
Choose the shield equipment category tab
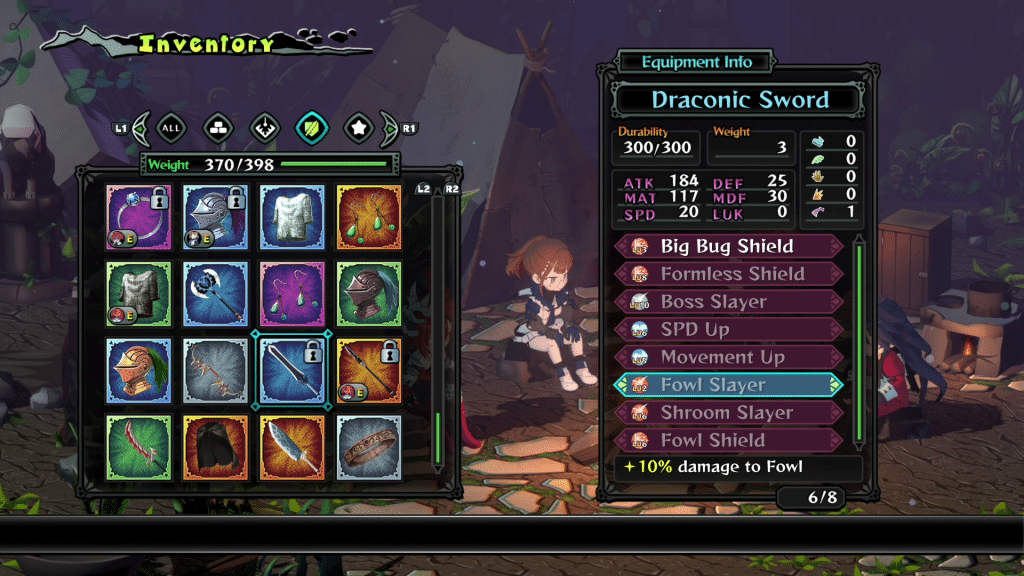click(x=312, y=128)
